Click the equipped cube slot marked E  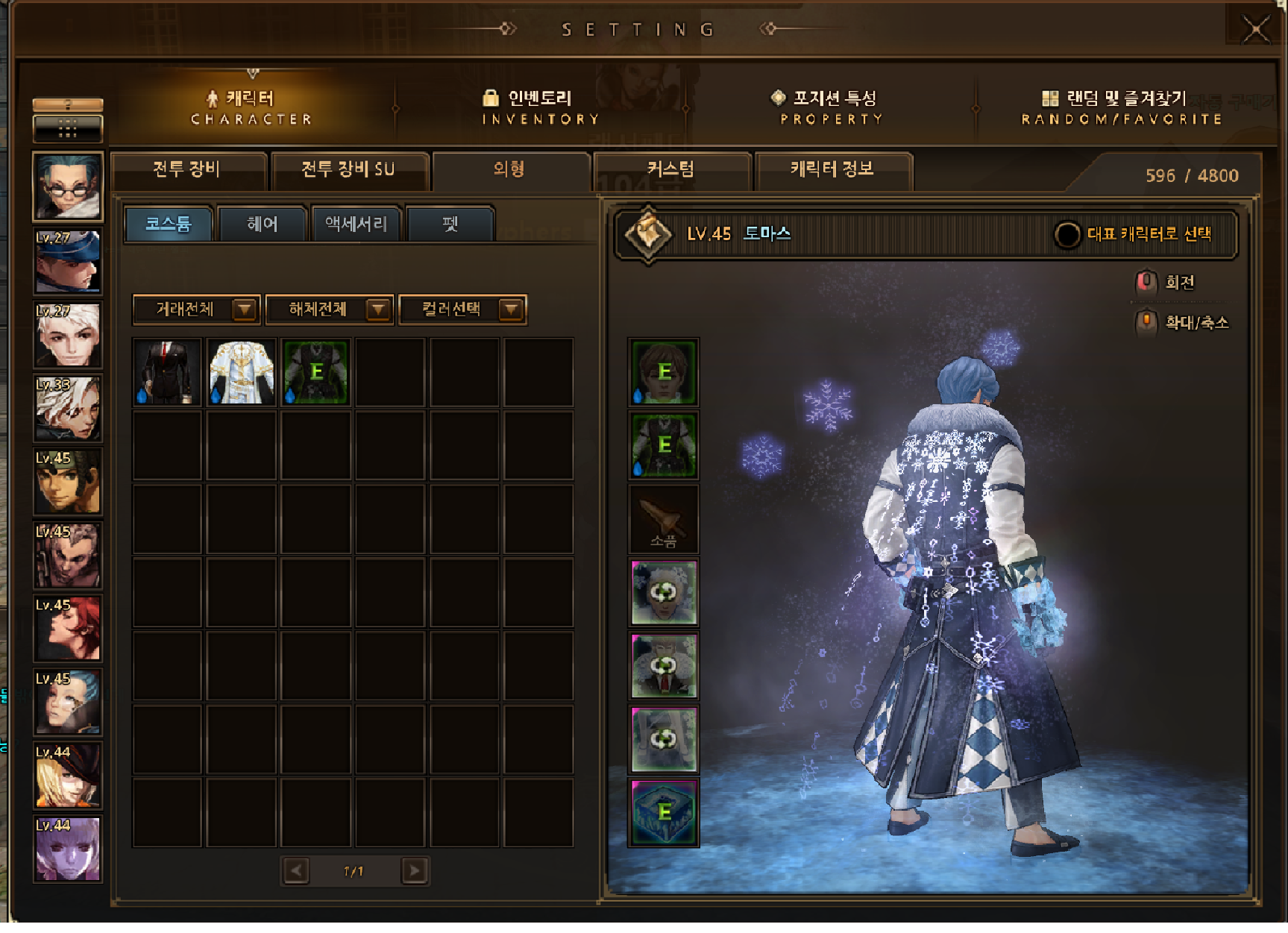coord(664,813)
